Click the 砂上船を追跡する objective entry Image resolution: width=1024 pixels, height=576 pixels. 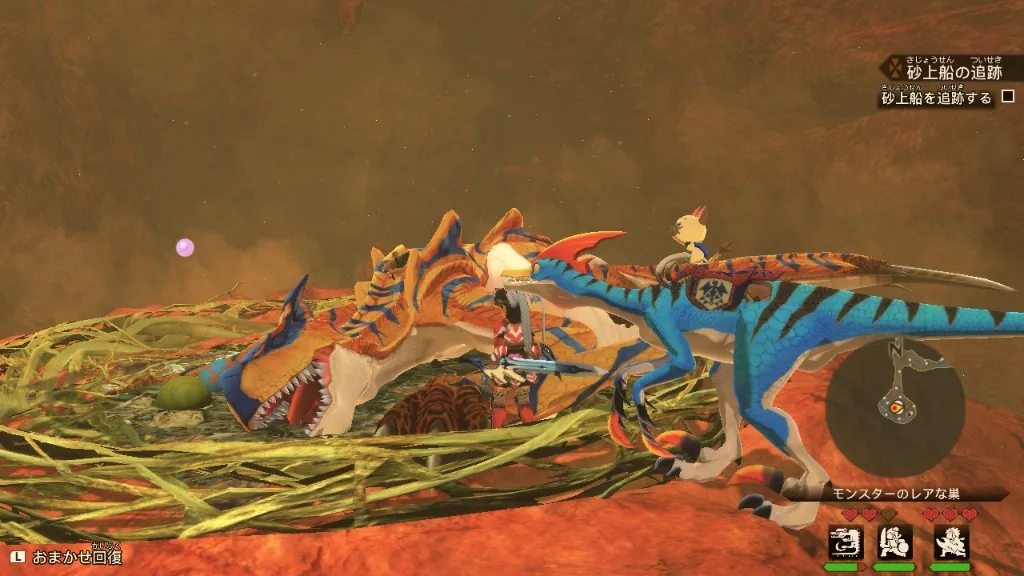[x=936, y=98]
